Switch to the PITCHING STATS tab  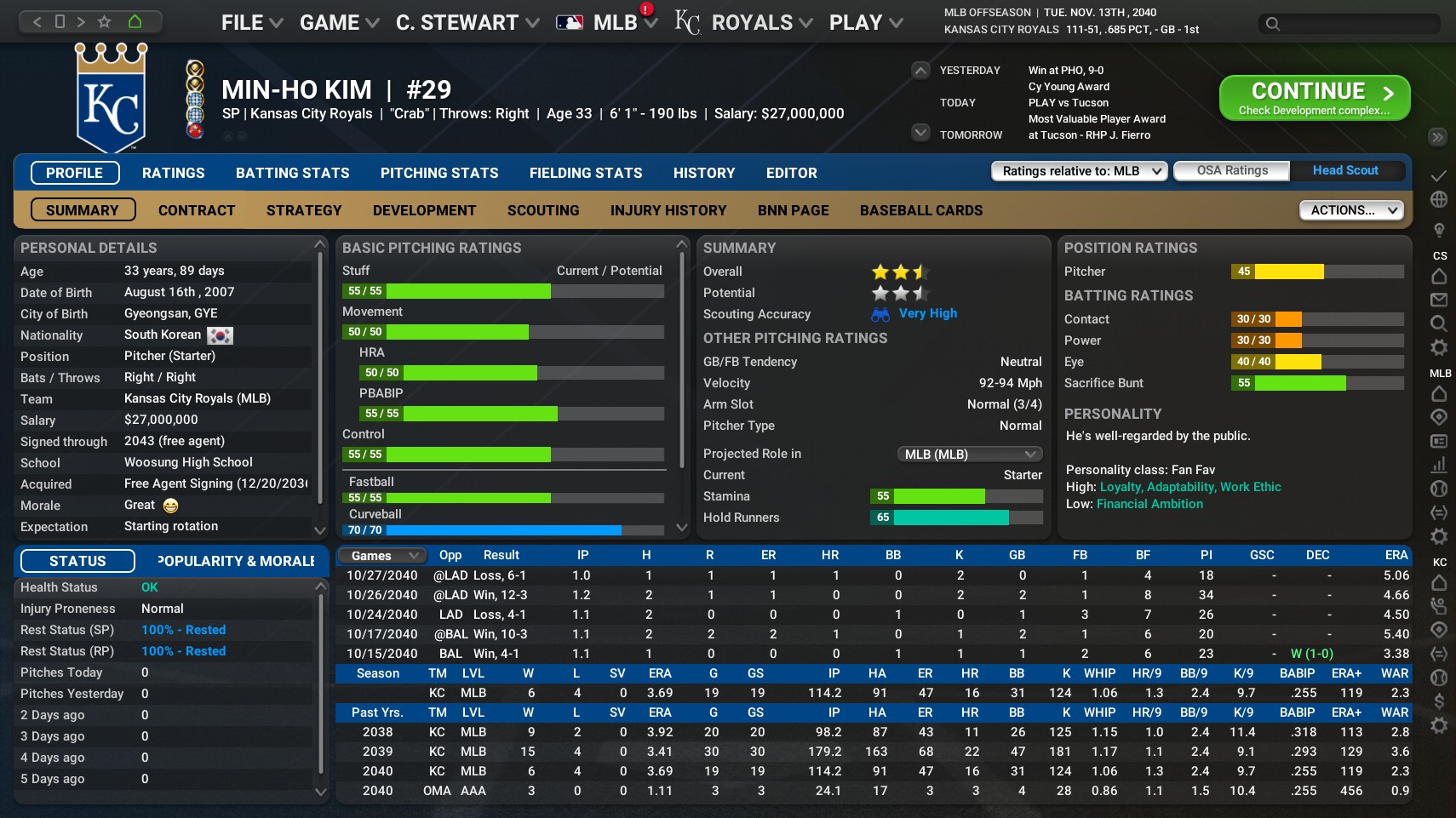point(439,173)
